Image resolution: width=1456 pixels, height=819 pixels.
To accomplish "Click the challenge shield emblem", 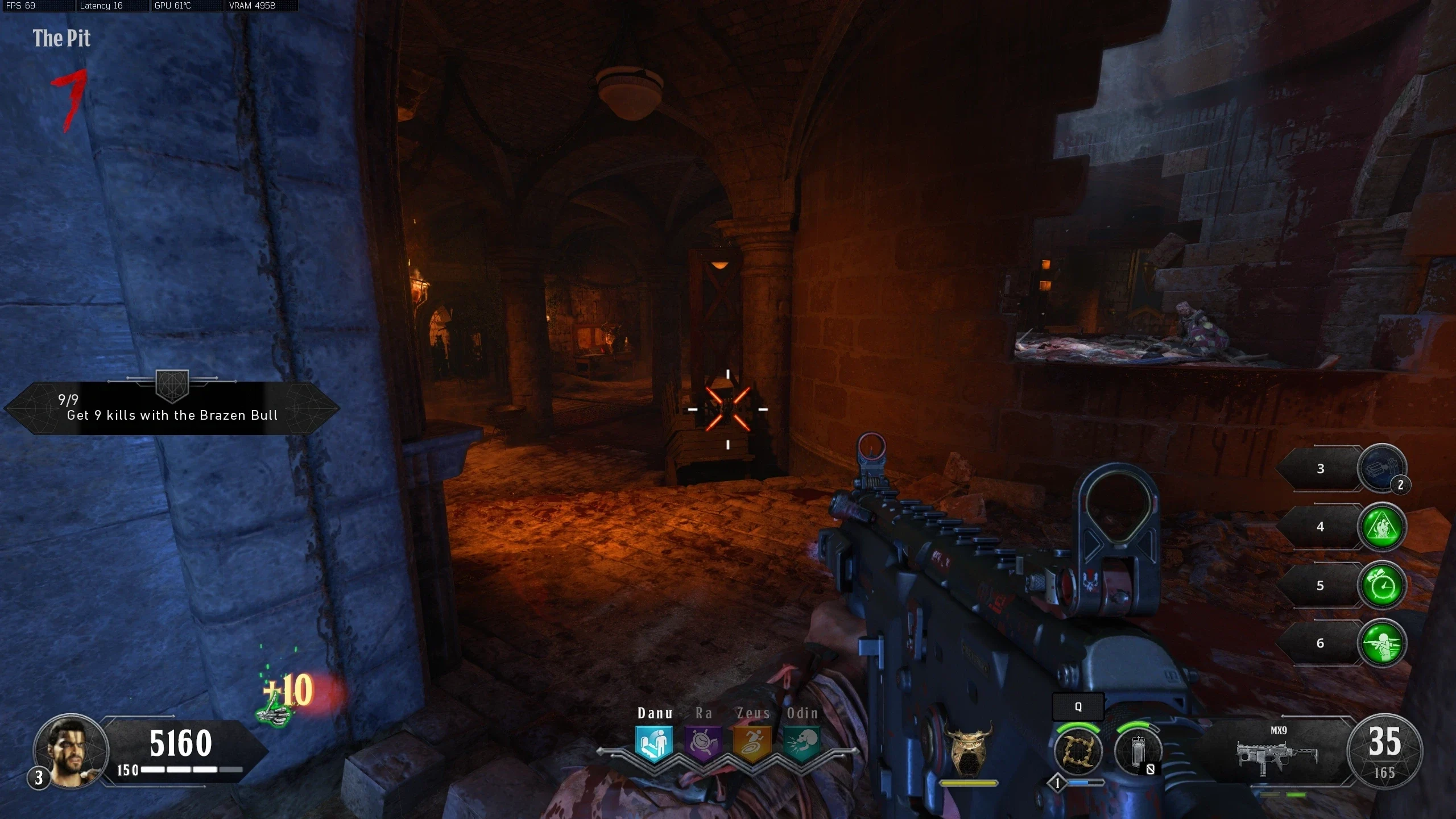I will [x=172, y=386].
